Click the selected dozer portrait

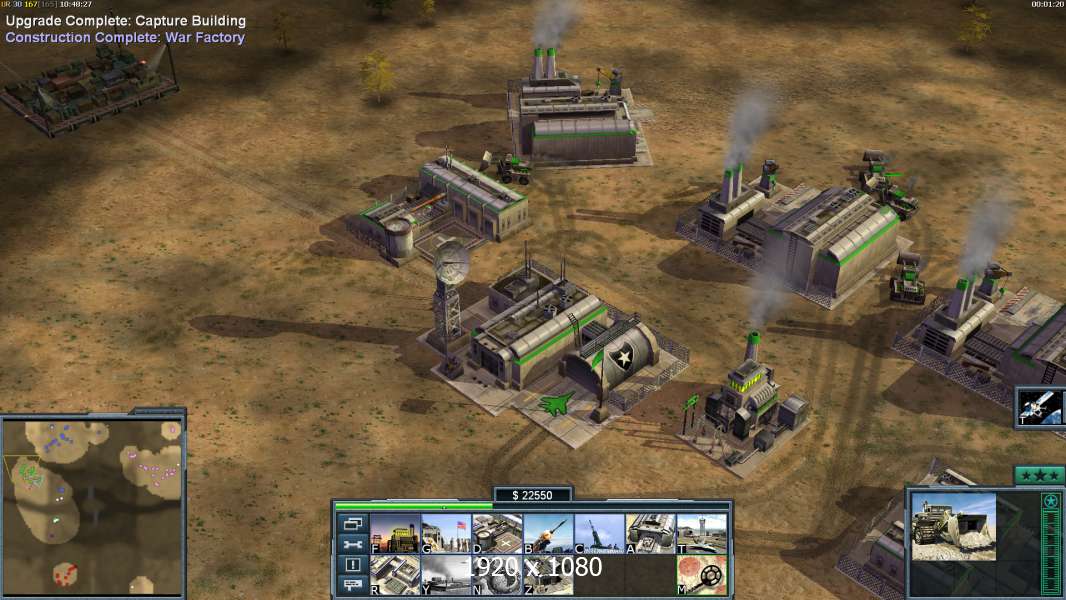(954, 526)
